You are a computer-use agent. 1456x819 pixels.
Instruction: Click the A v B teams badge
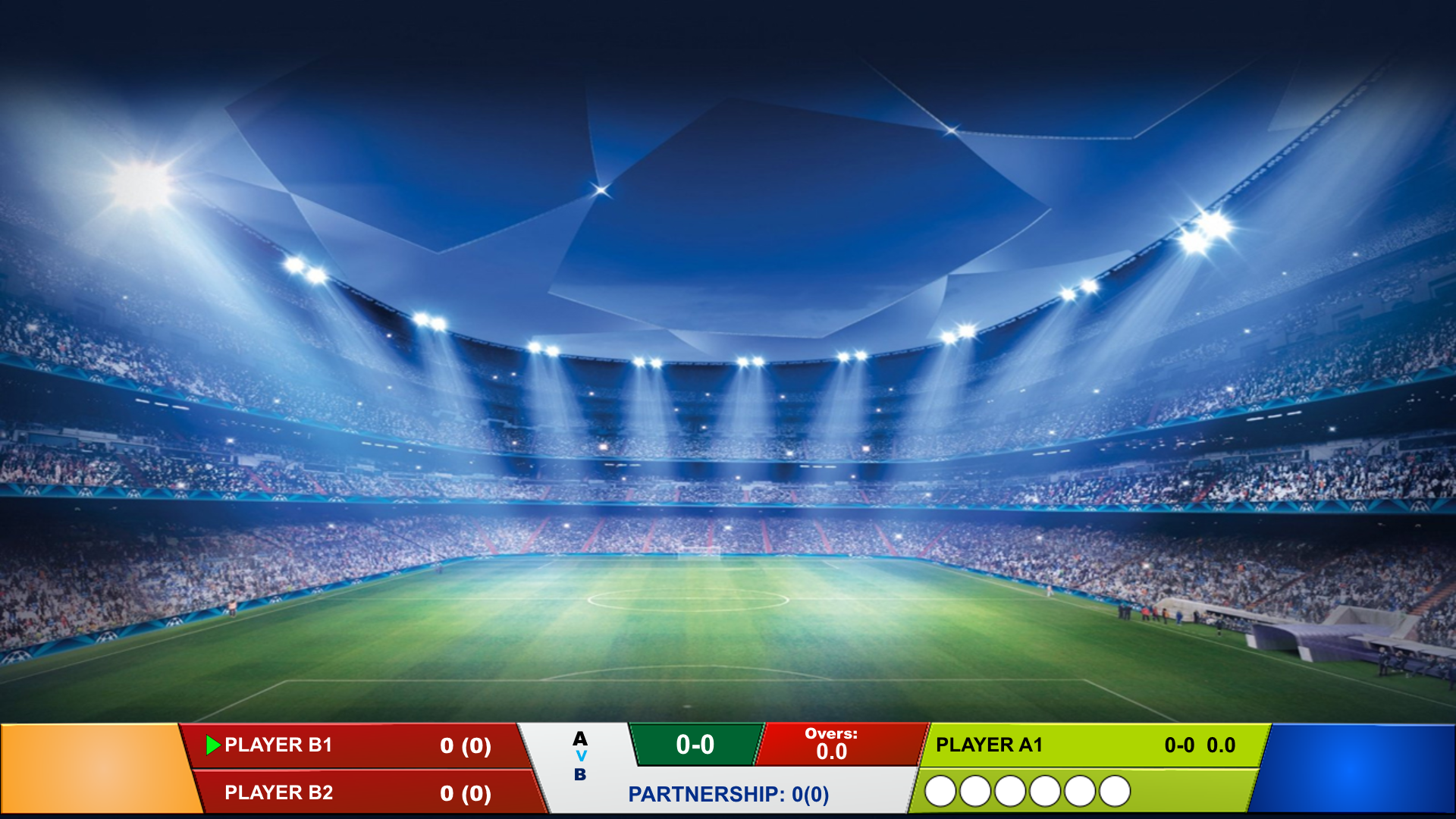click(580, 756)
